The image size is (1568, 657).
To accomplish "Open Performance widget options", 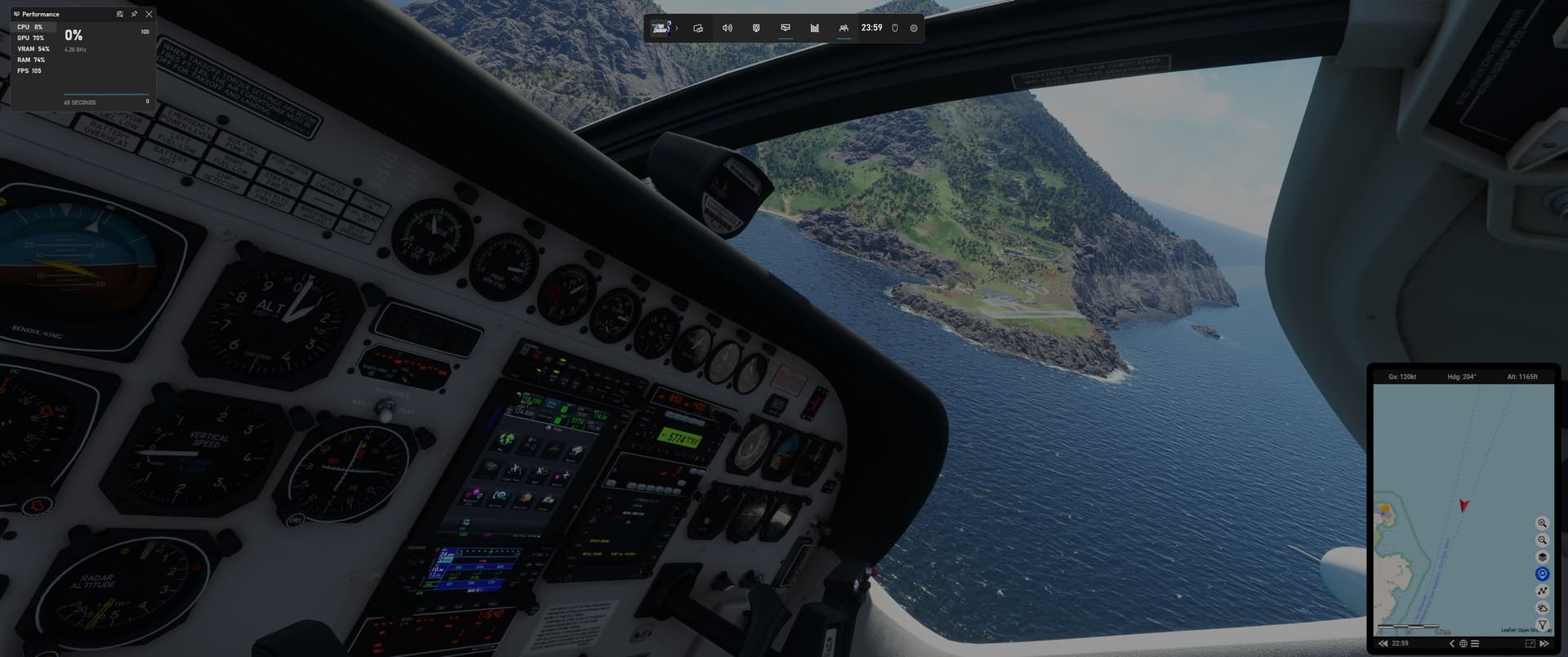I will click(119, 14).
